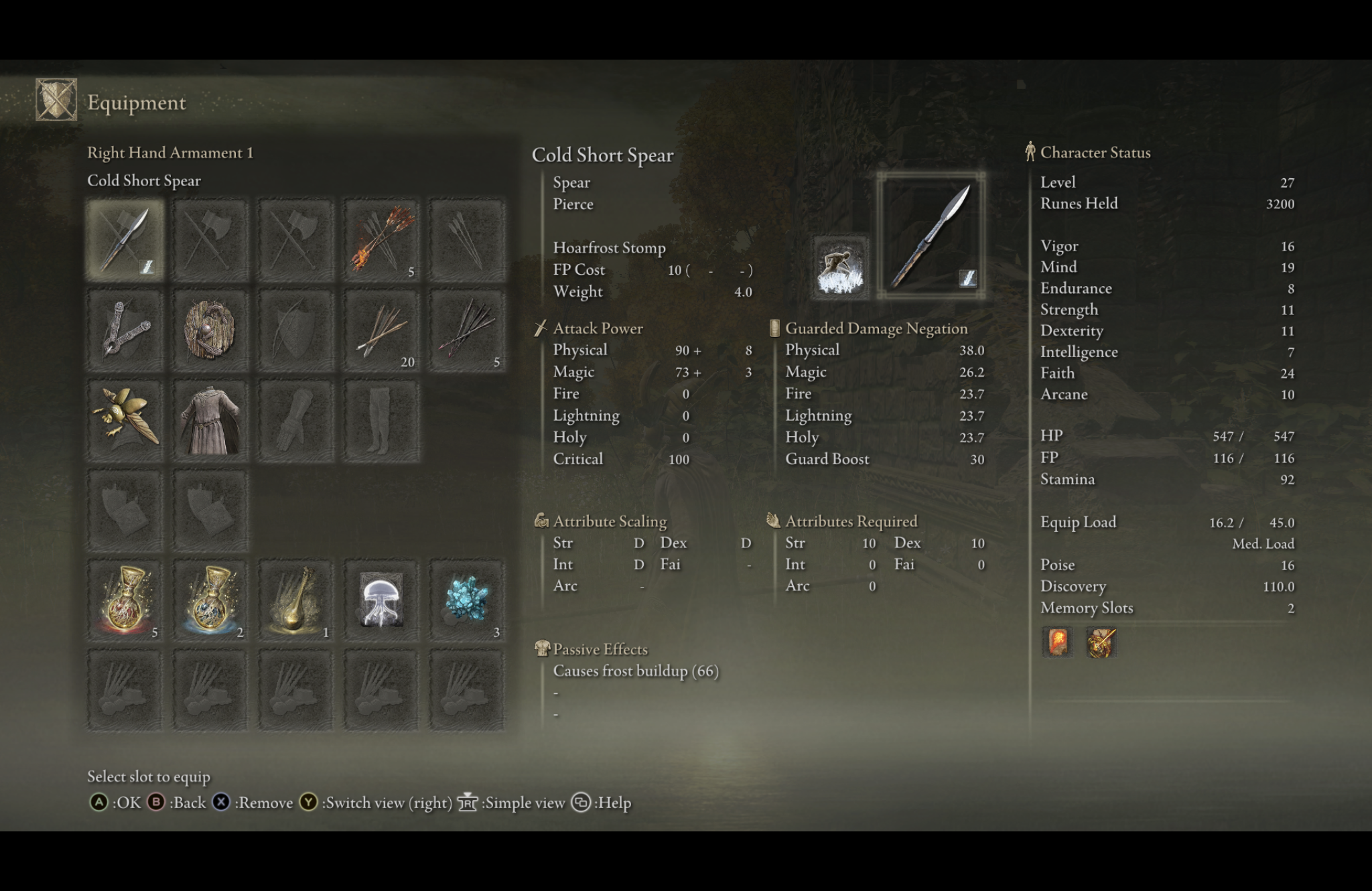Select the blue crystal item slot
This screenshot has height=891, width=1372.
(466, 598)
